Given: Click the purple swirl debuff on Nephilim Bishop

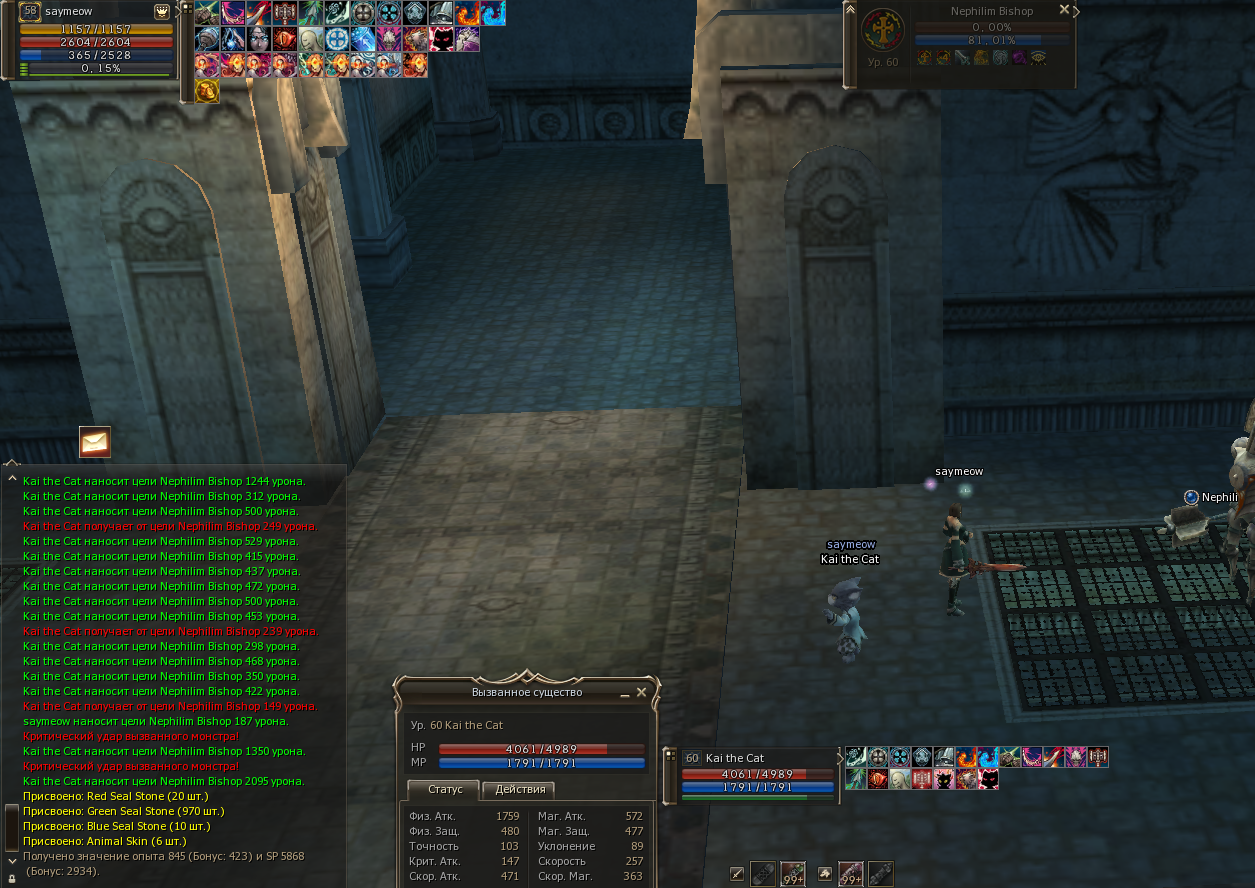Looking at the screenshot, I should click(1019, 58).
